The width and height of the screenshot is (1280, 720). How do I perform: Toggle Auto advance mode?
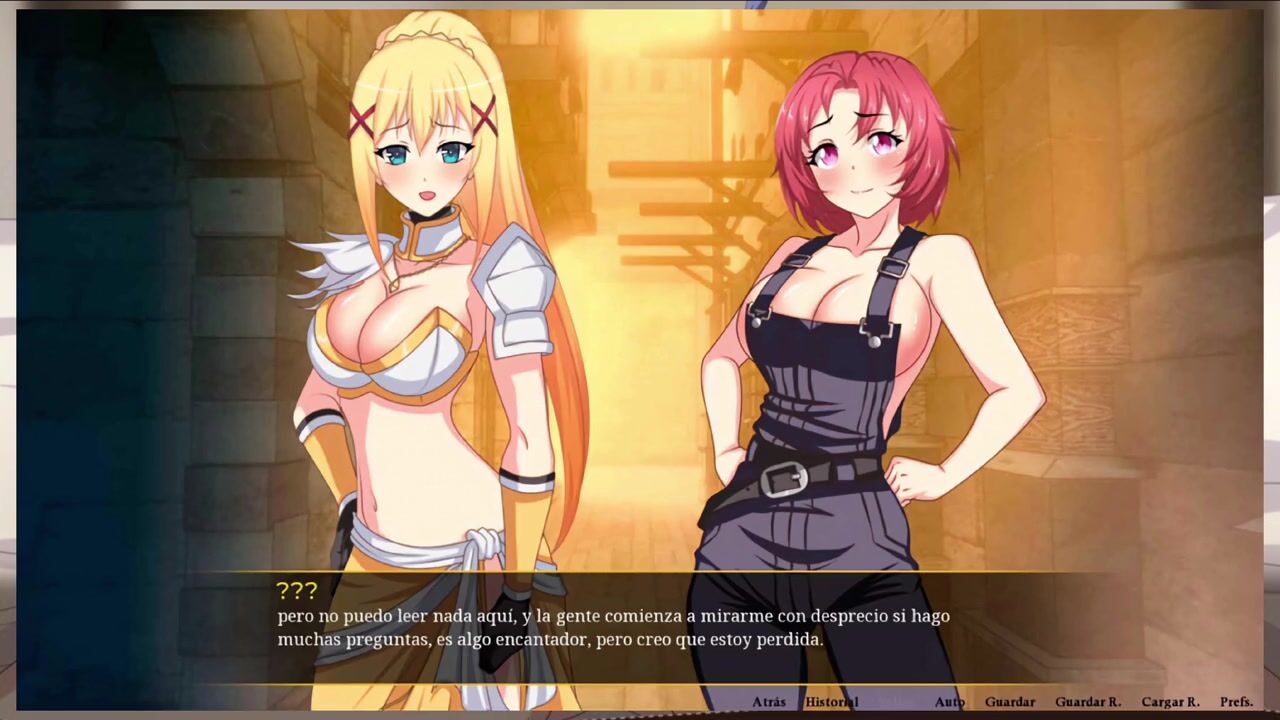(949, 702)
